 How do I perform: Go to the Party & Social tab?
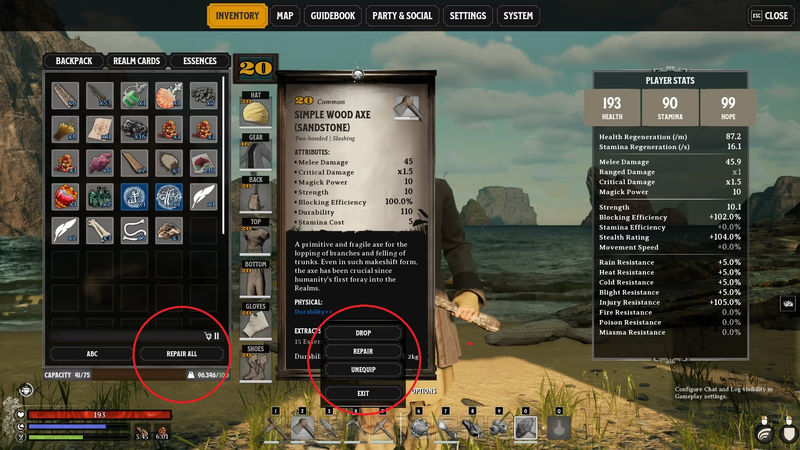click(x=402, y=16)
